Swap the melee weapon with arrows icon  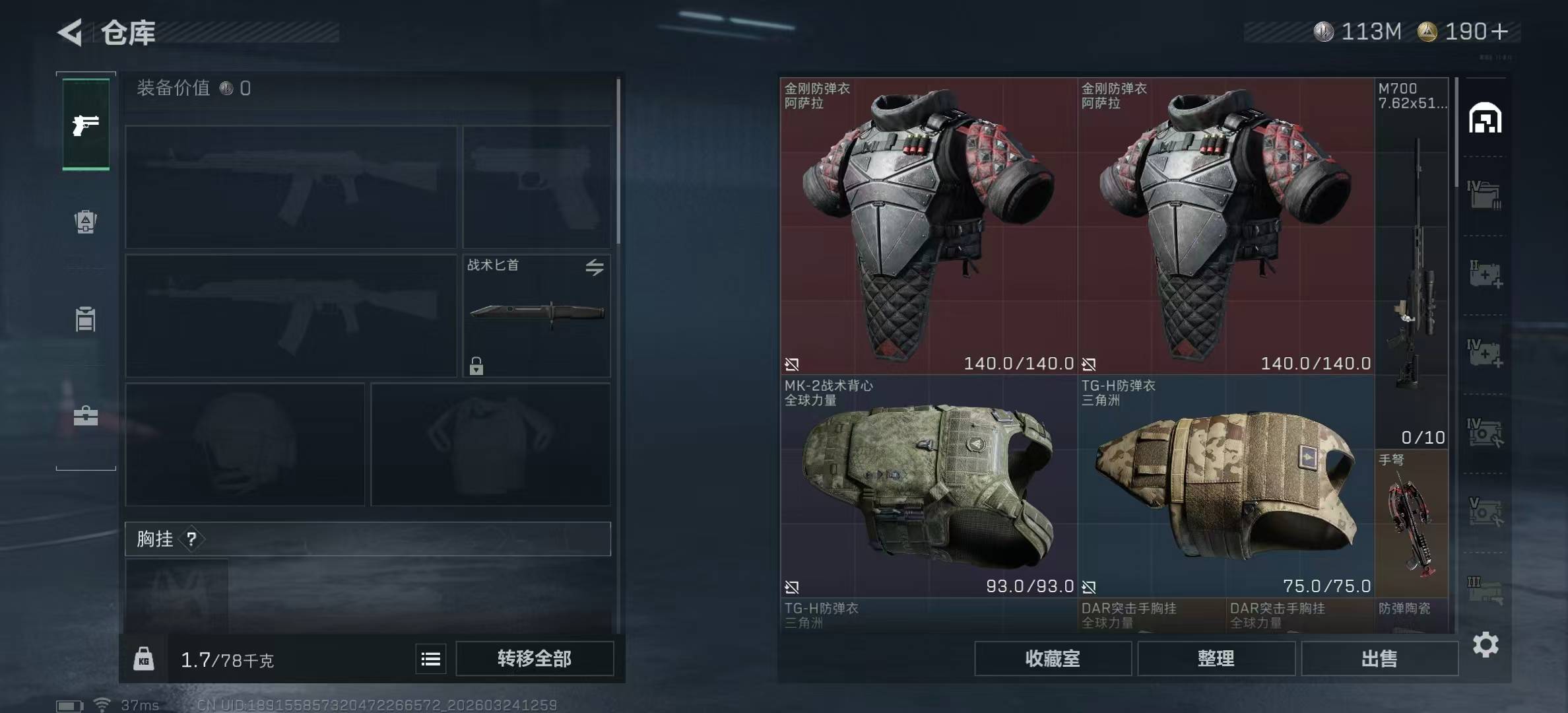594,267
